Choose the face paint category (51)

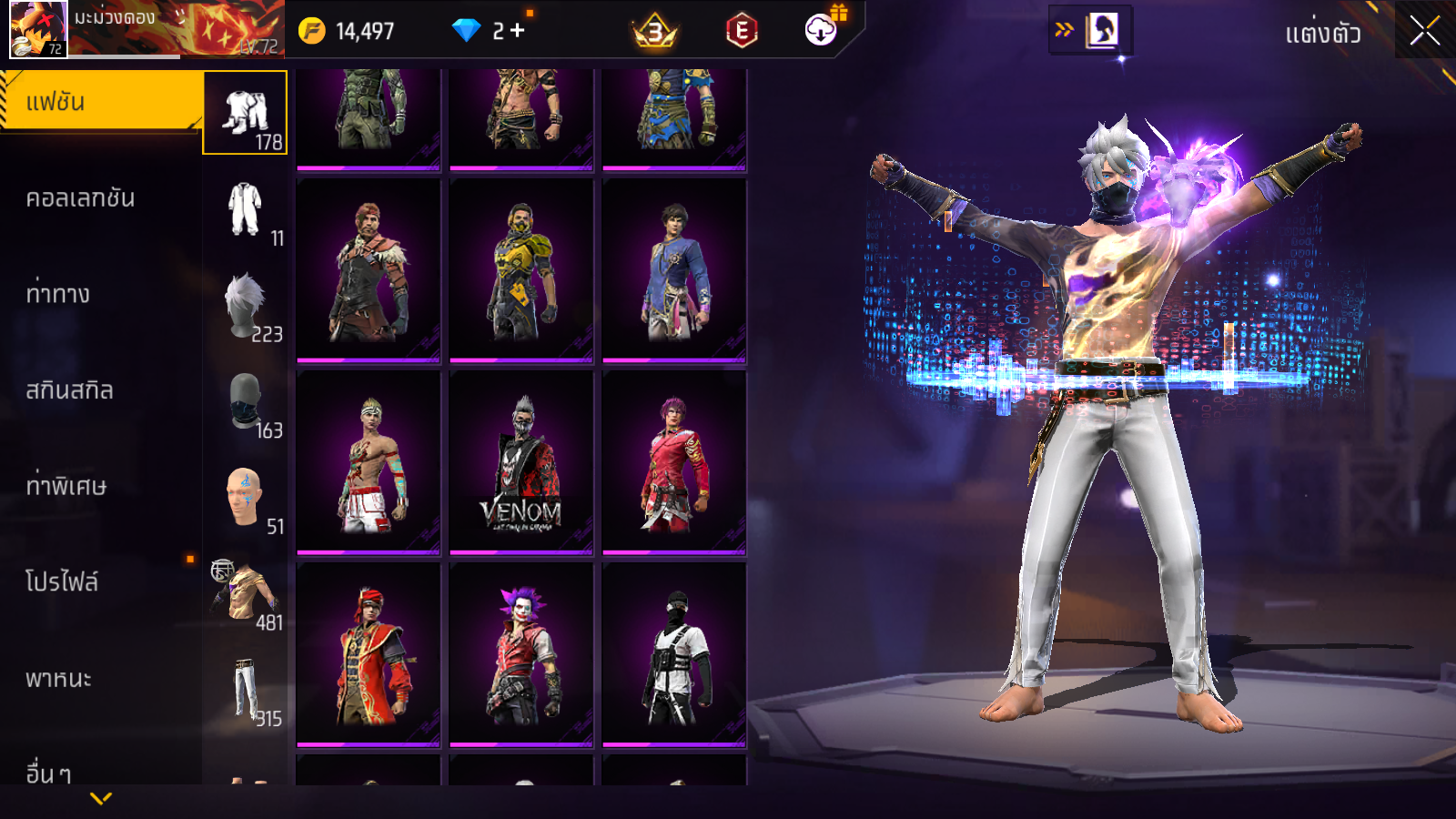pos(246,499)
